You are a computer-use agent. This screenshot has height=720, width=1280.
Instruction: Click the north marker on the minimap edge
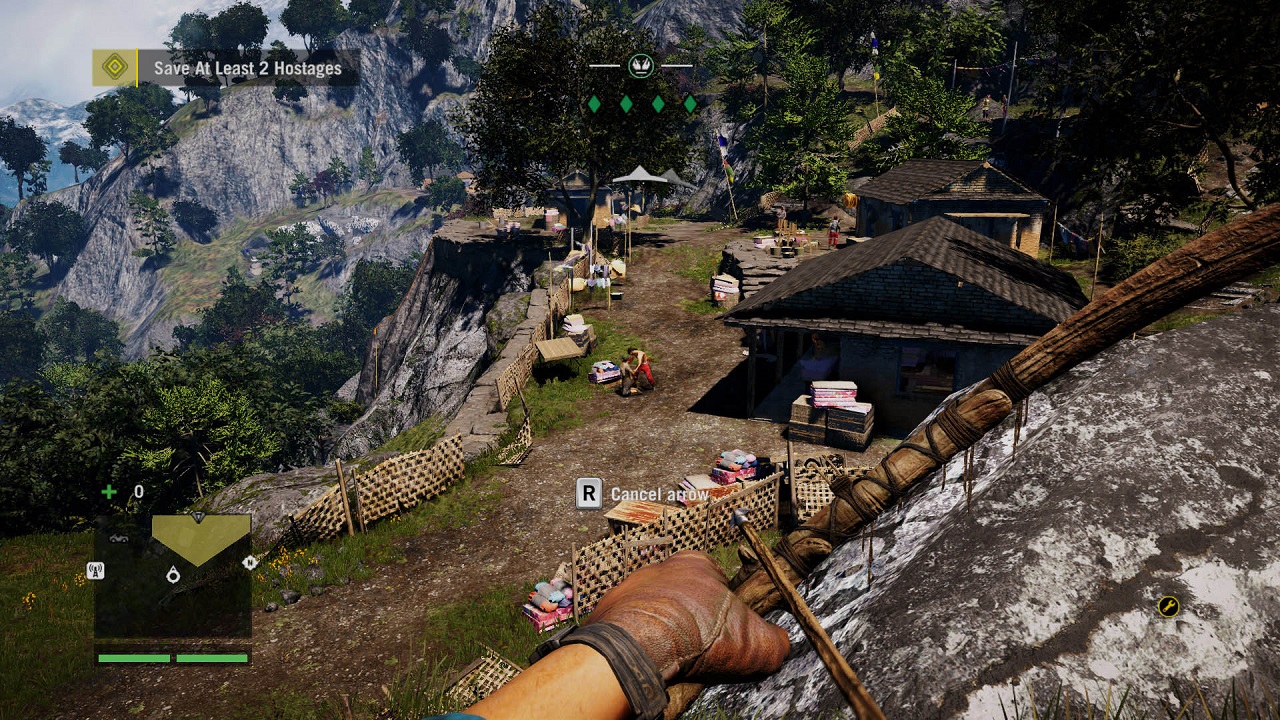pos(250,562)
